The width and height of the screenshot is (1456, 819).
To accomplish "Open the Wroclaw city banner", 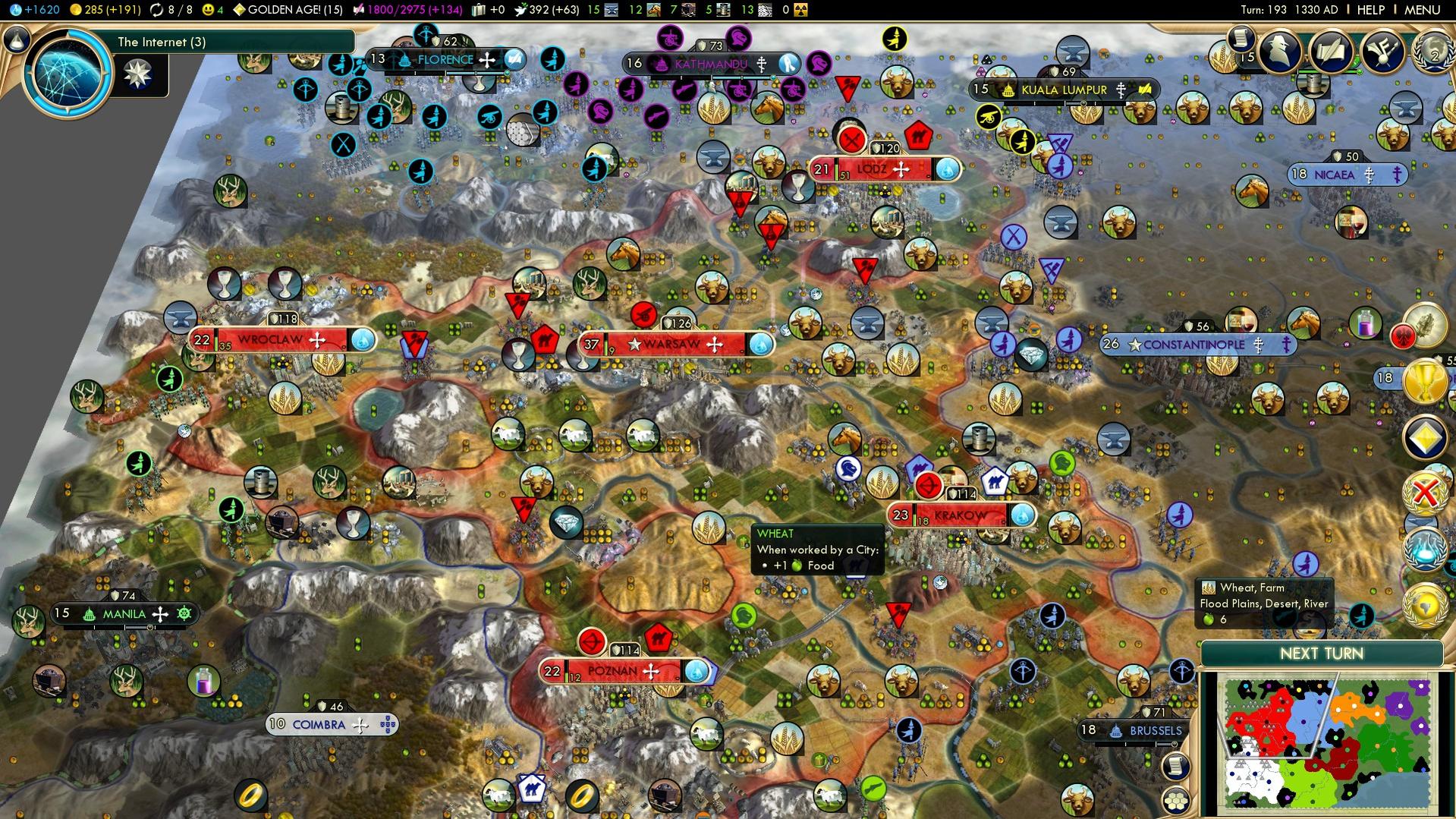I will tap(271, 340).
